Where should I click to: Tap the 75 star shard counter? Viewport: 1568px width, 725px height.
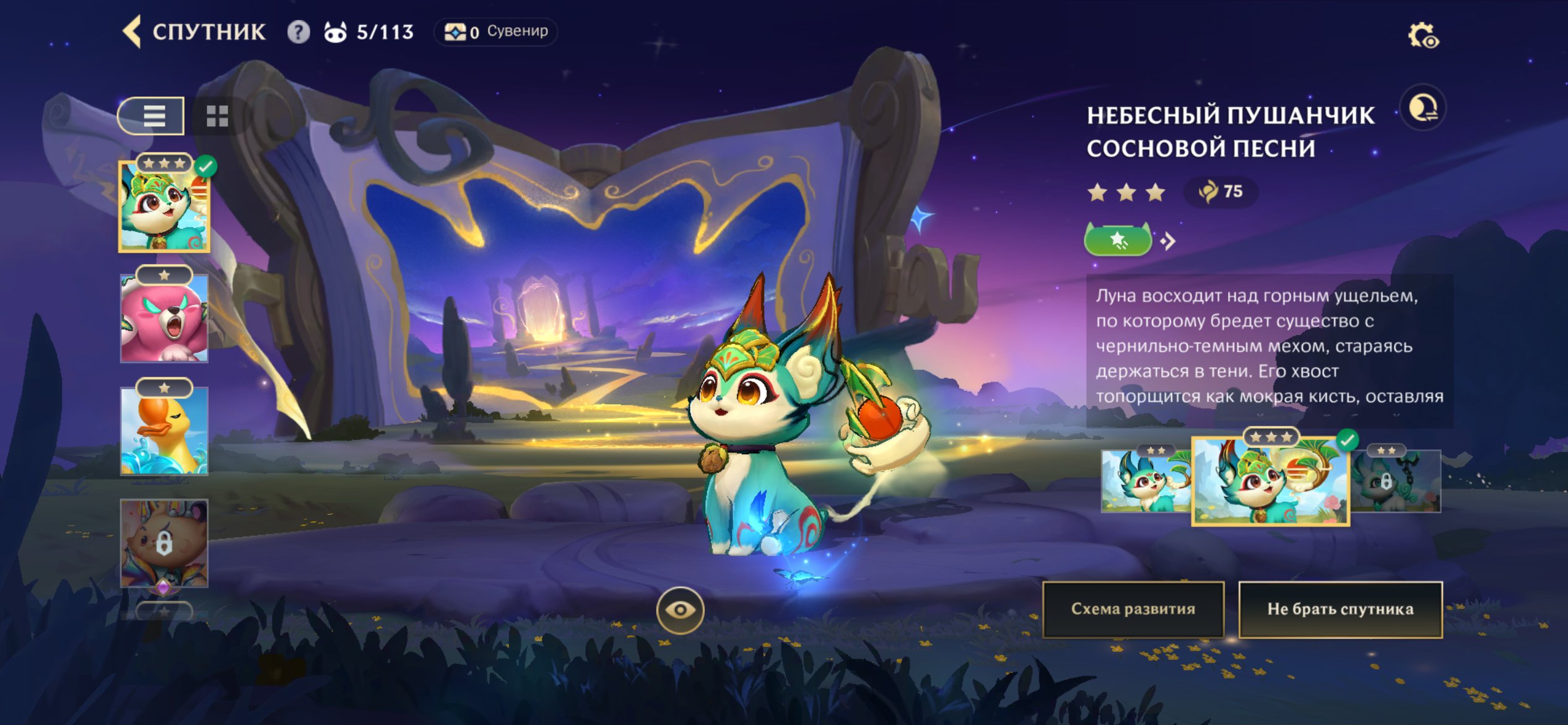tap(1221, 191)
